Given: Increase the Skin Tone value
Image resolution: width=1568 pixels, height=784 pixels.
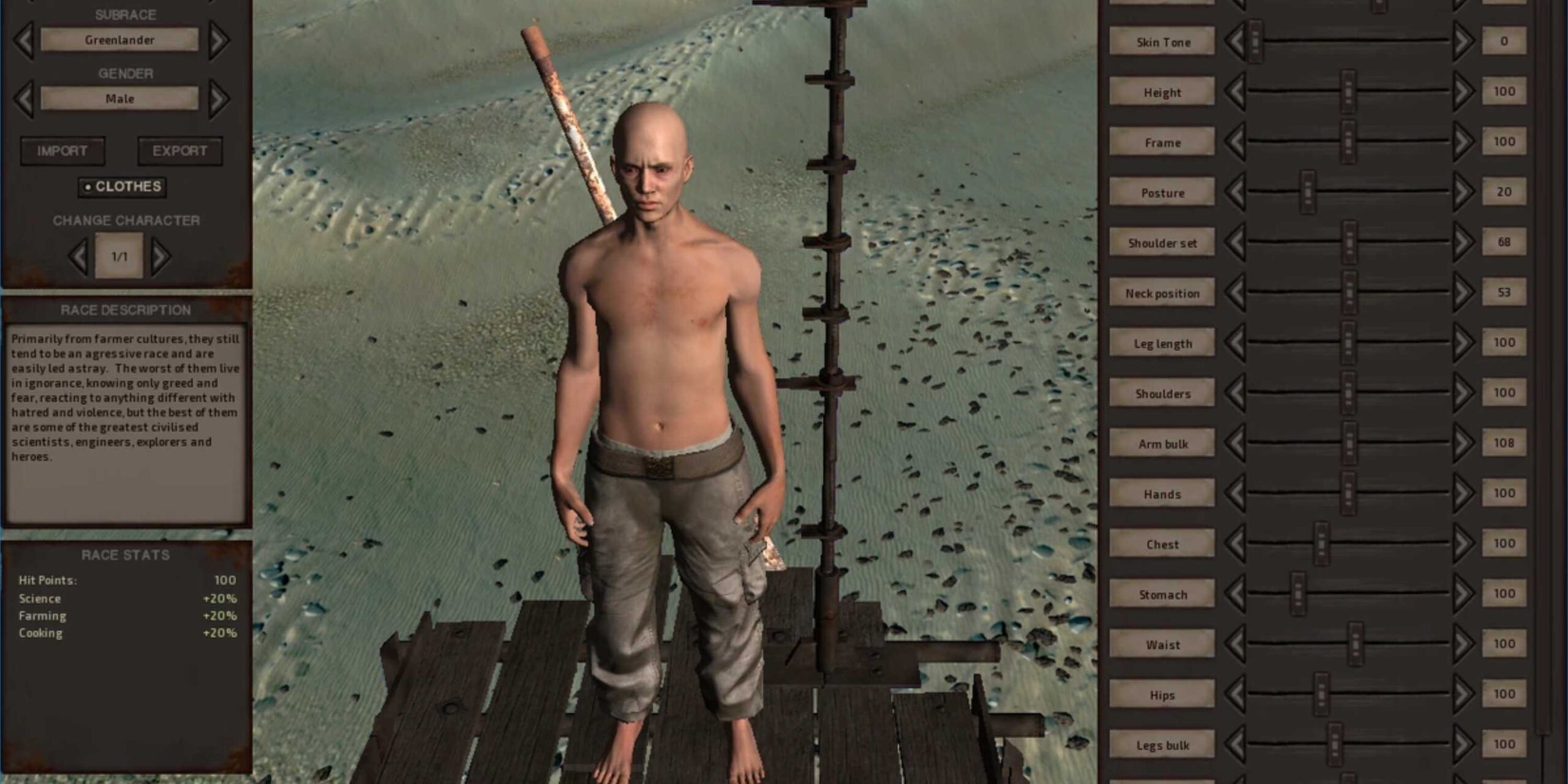Looking at the screenshot, I should pyautogui.click(x=1464, y=42).
